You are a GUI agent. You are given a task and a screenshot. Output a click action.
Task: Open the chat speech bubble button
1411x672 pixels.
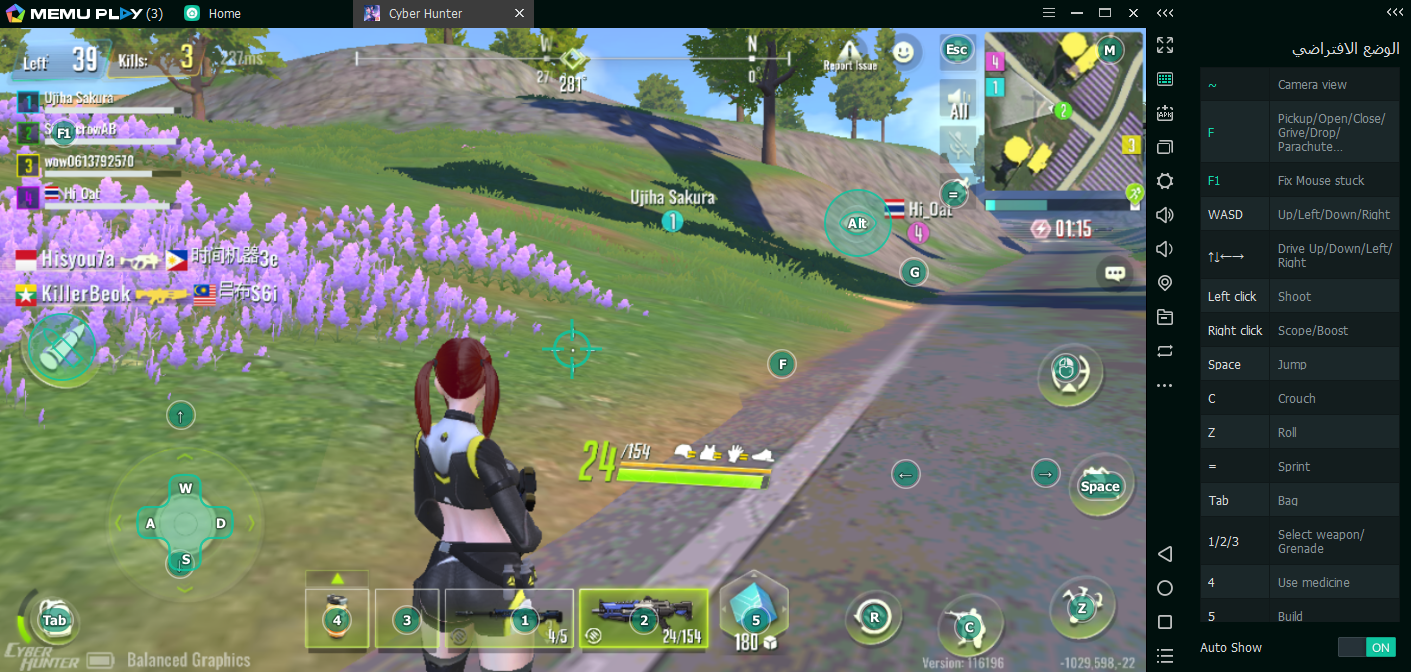(1115, 272)
